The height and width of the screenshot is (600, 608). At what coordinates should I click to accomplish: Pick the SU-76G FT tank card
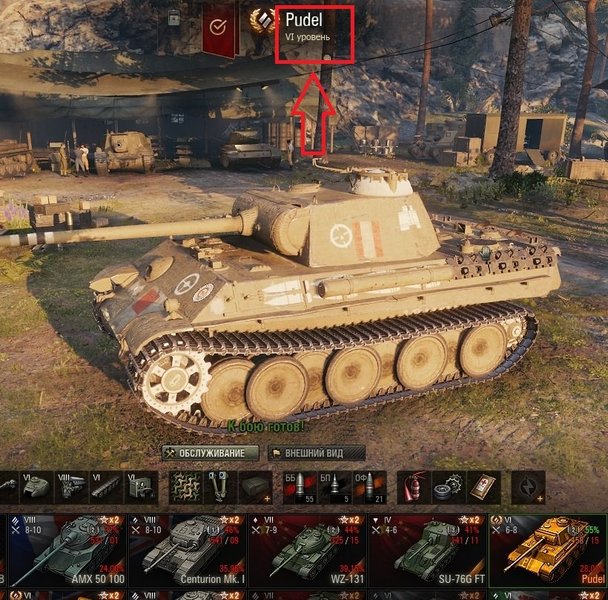tap(428, 550)
